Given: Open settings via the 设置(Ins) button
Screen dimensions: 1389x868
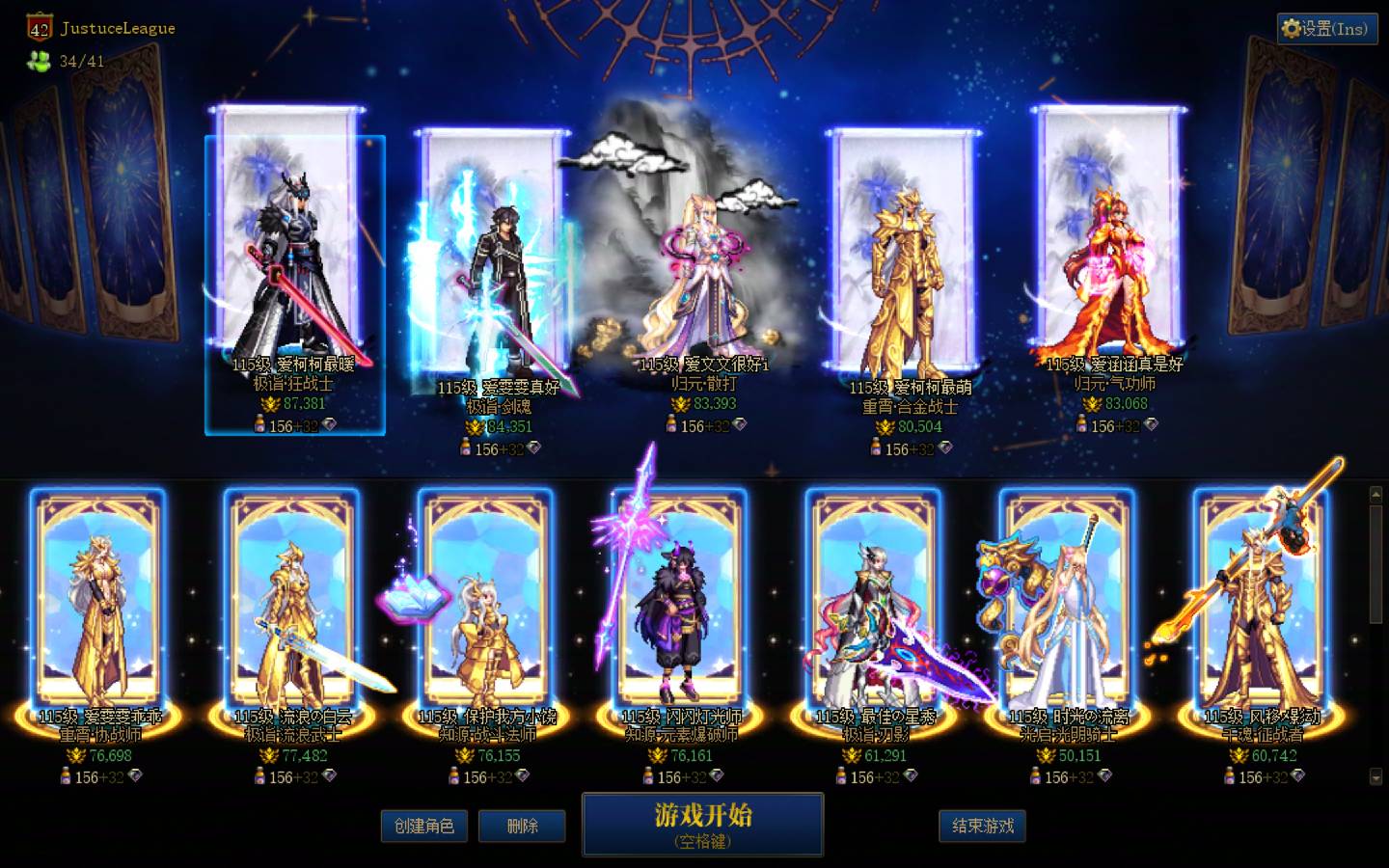Looking at the screenshot, I should [x=1326, y=29].
